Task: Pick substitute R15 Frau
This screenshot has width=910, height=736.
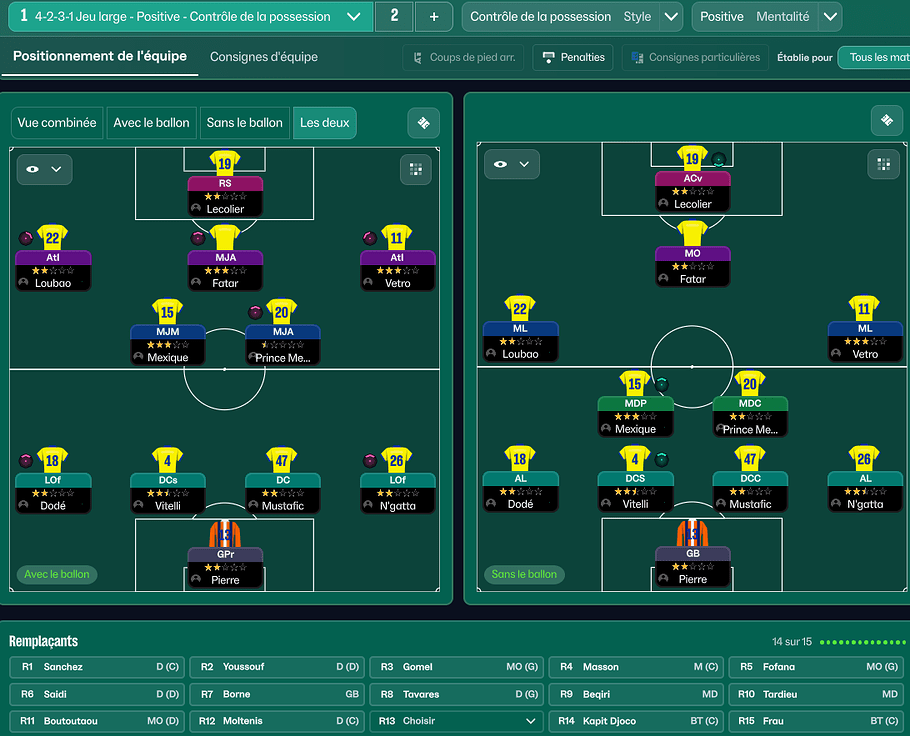Action: 817,721
